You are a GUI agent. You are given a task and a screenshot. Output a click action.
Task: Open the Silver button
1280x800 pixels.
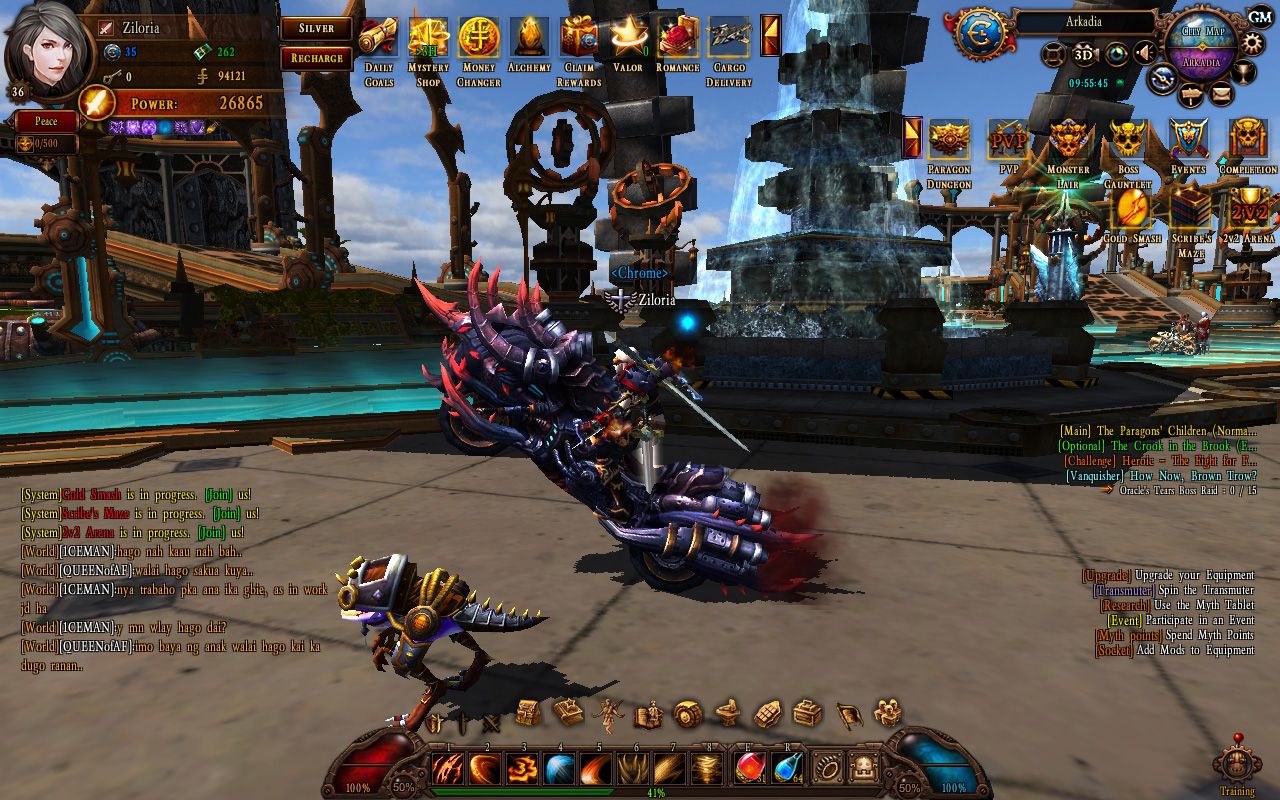pos(316,29)
